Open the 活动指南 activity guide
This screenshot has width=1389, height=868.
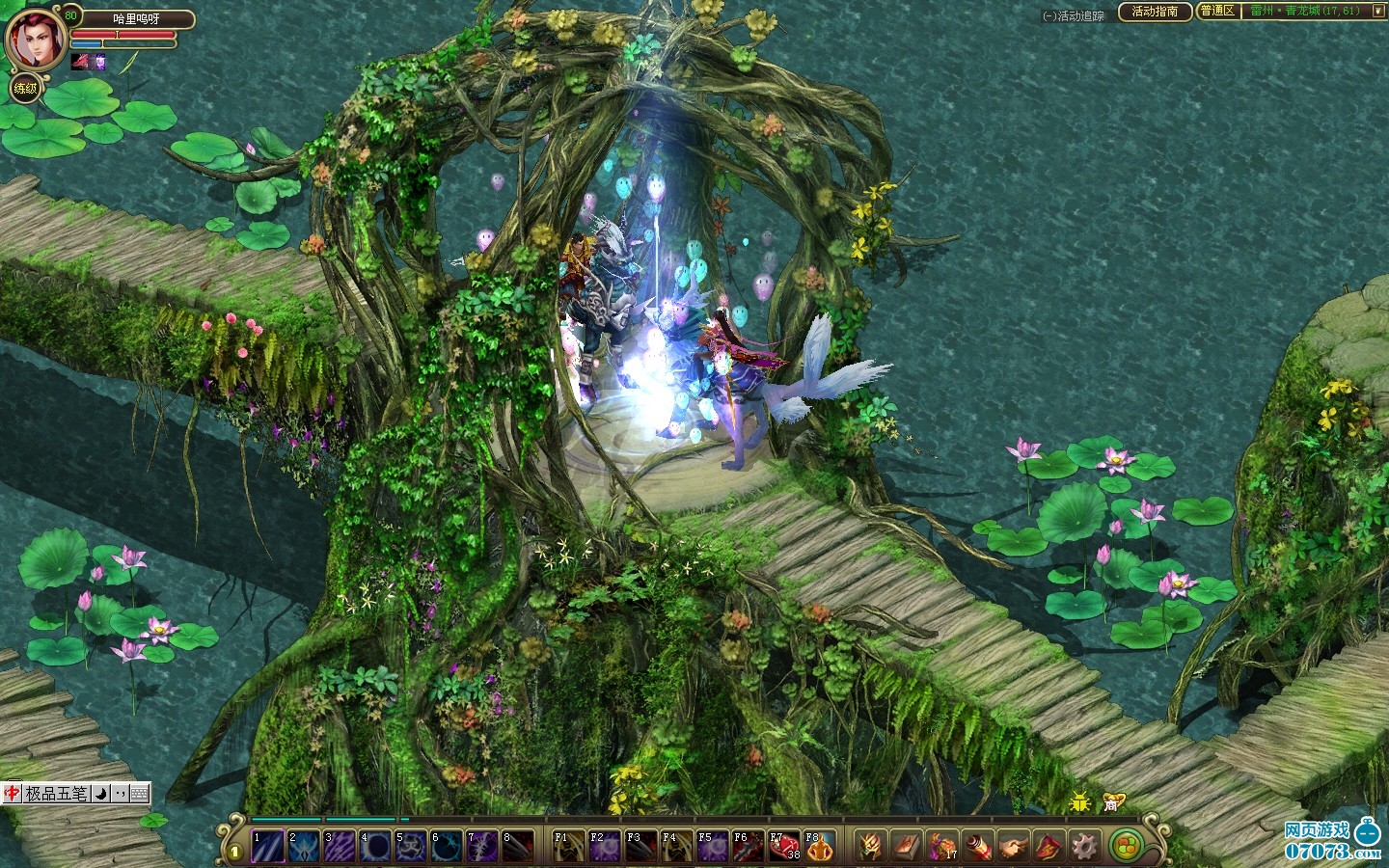point(1155,12)
